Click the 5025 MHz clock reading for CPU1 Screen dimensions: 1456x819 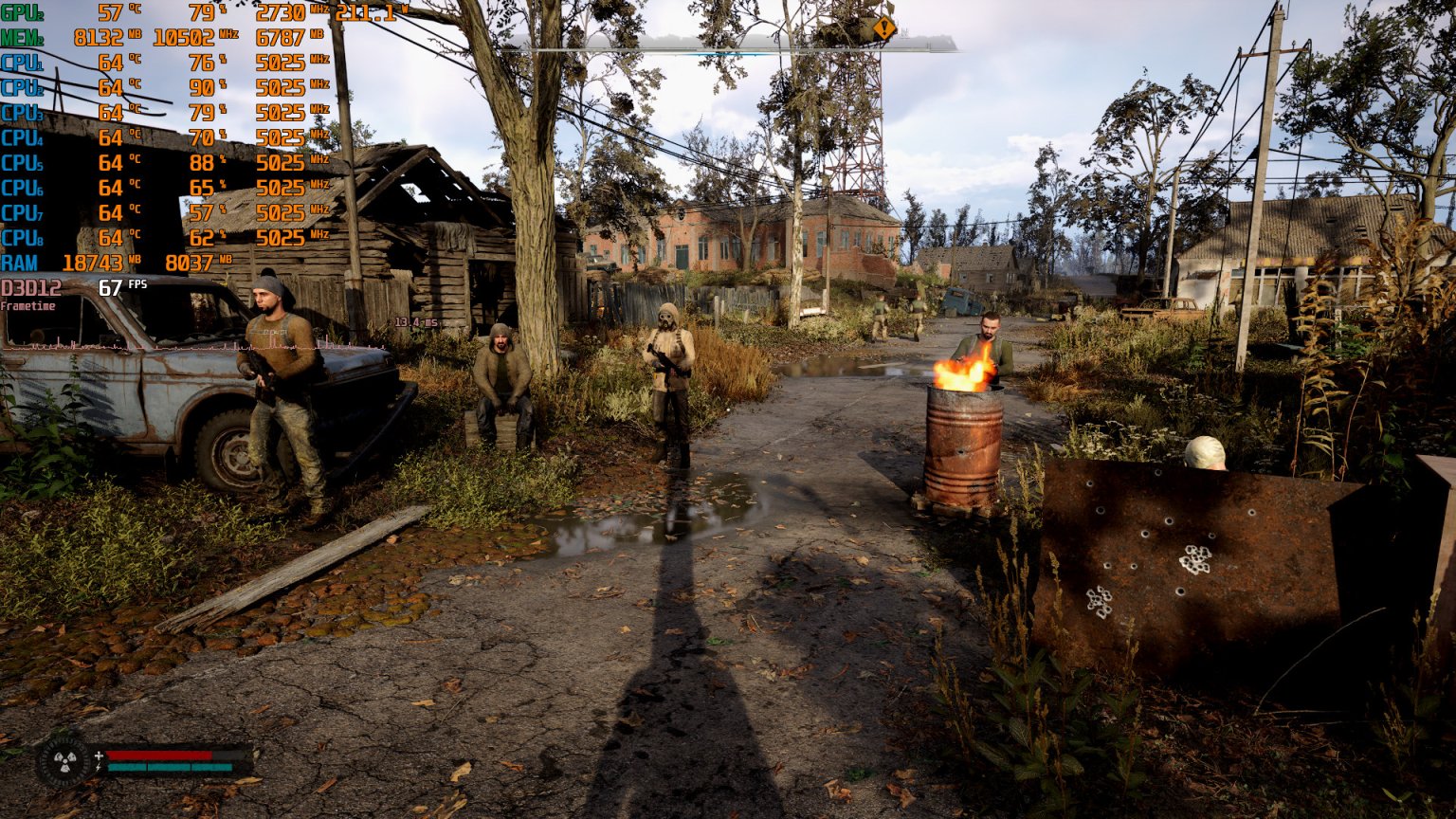[282, 64]
